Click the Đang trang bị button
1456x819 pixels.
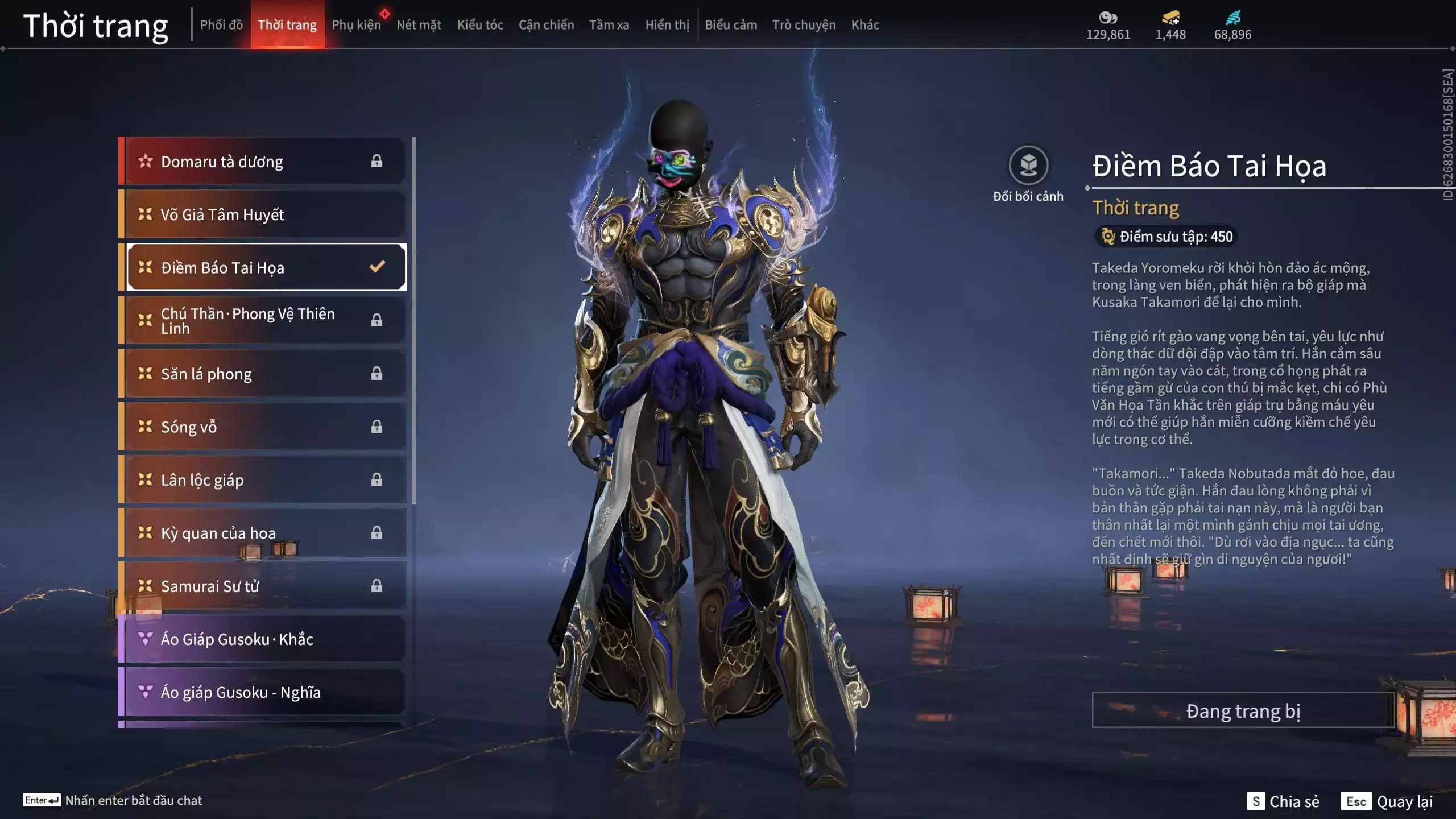coord(1243,710)
